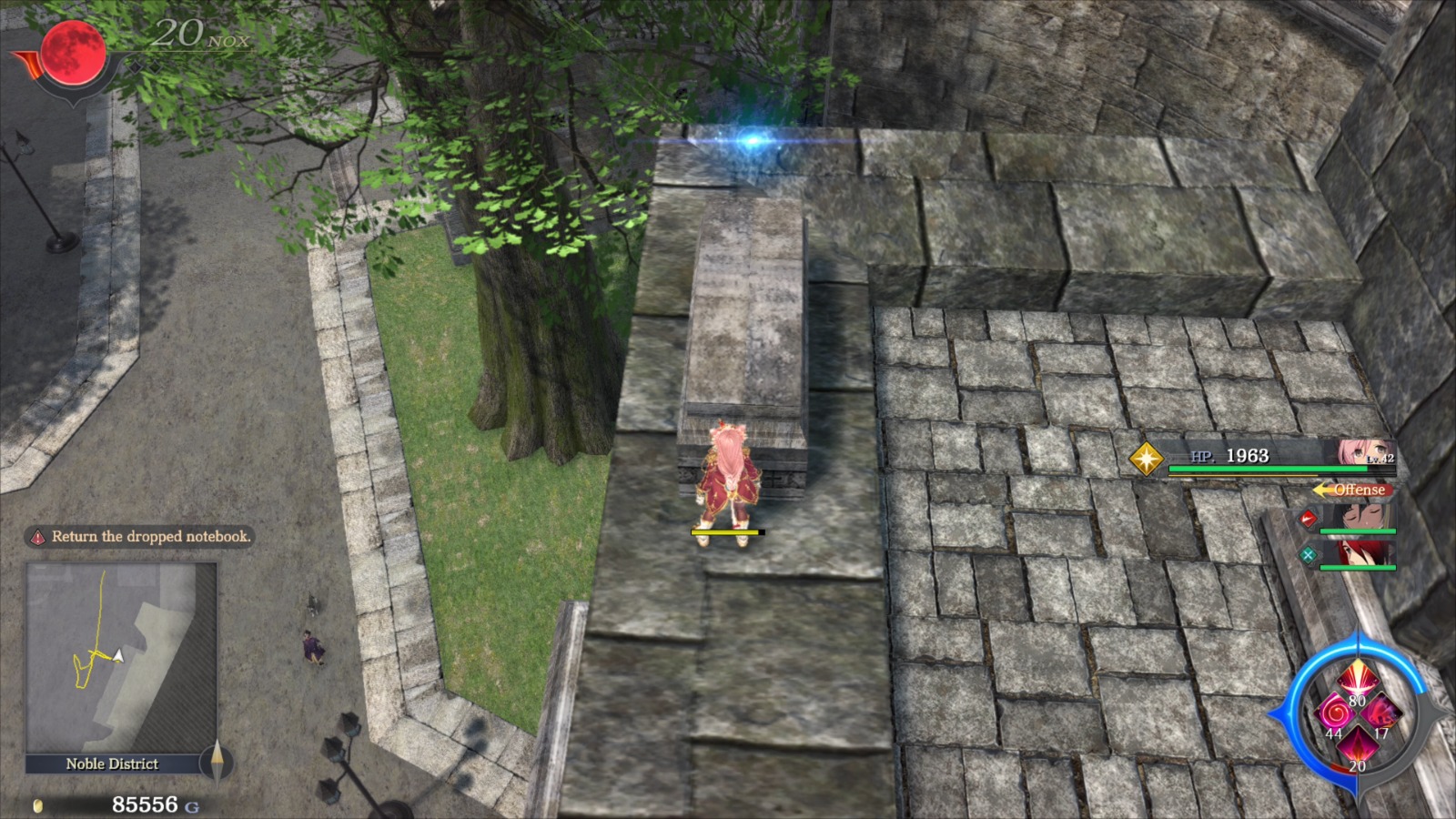Click the gold star emblem beside the HP bar
Viewport: 1456px width, 819px height.
[x=1146, y=460]
